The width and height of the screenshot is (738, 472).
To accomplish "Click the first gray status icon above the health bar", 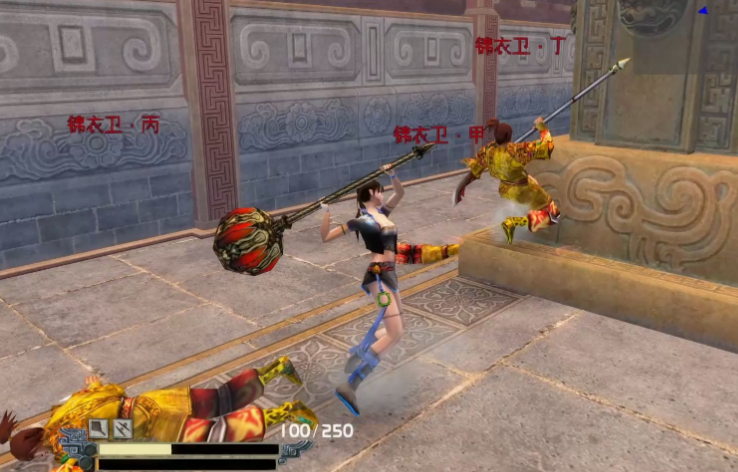I will (99, 429).
